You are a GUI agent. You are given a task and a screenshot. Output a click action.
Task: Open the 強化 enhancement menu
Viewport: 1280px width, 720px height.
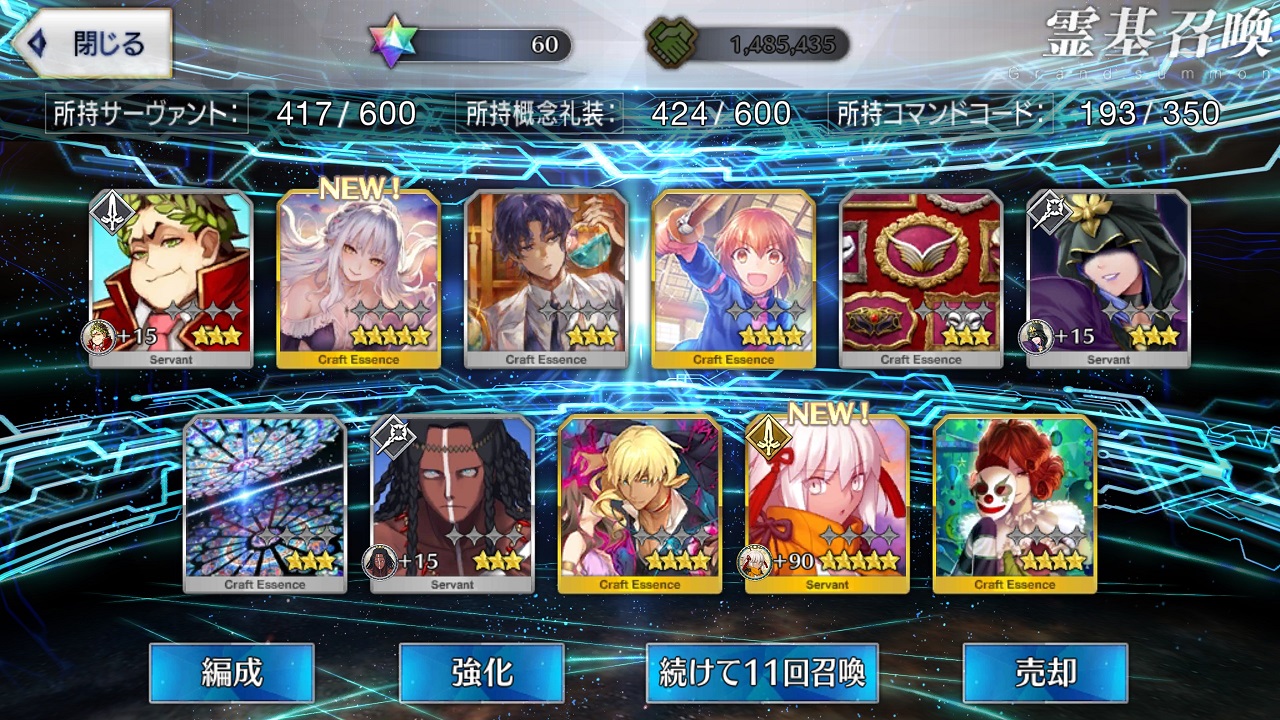481,672
